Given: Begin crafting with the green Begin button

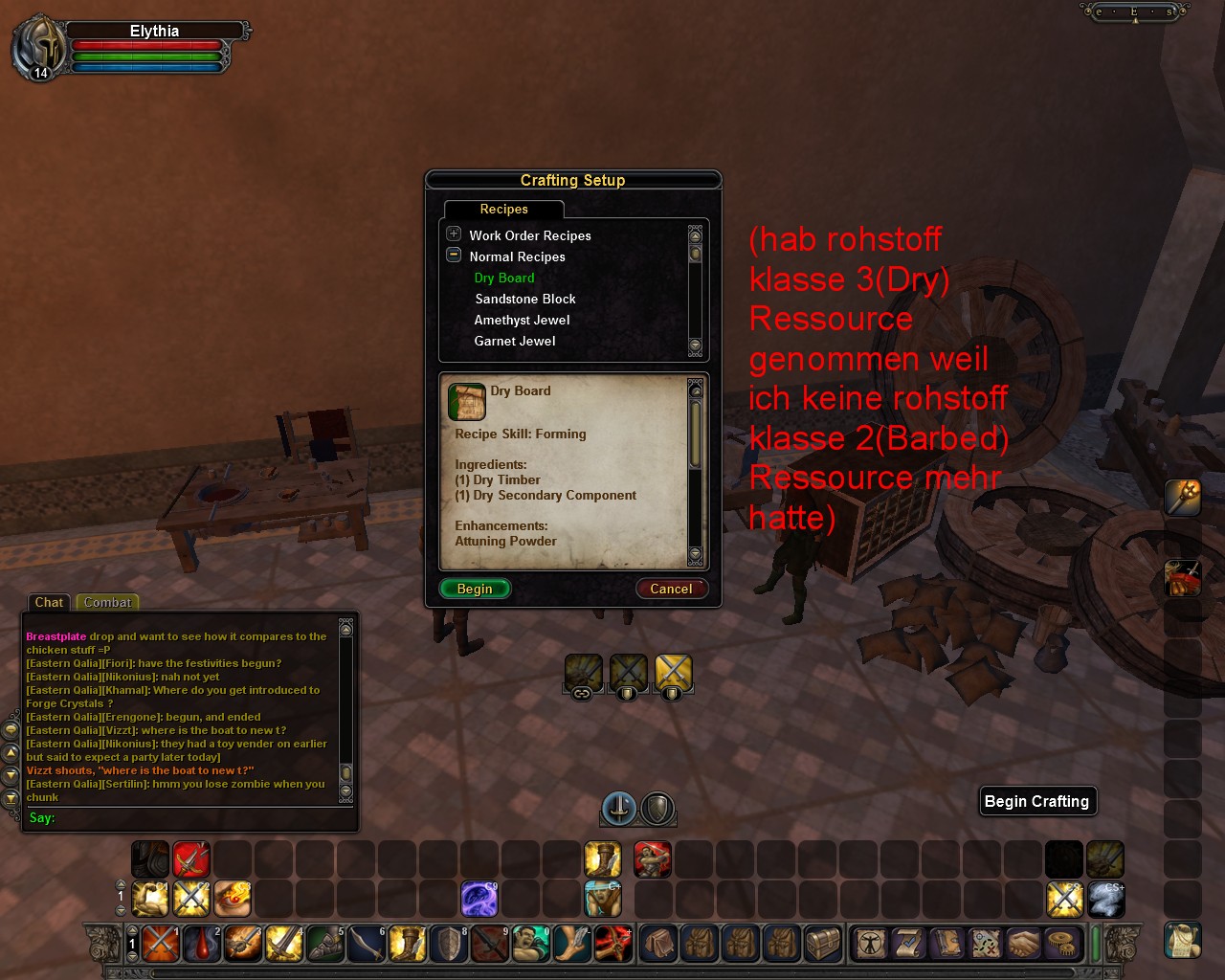Looking at the screenshot, I should [475, 589].
